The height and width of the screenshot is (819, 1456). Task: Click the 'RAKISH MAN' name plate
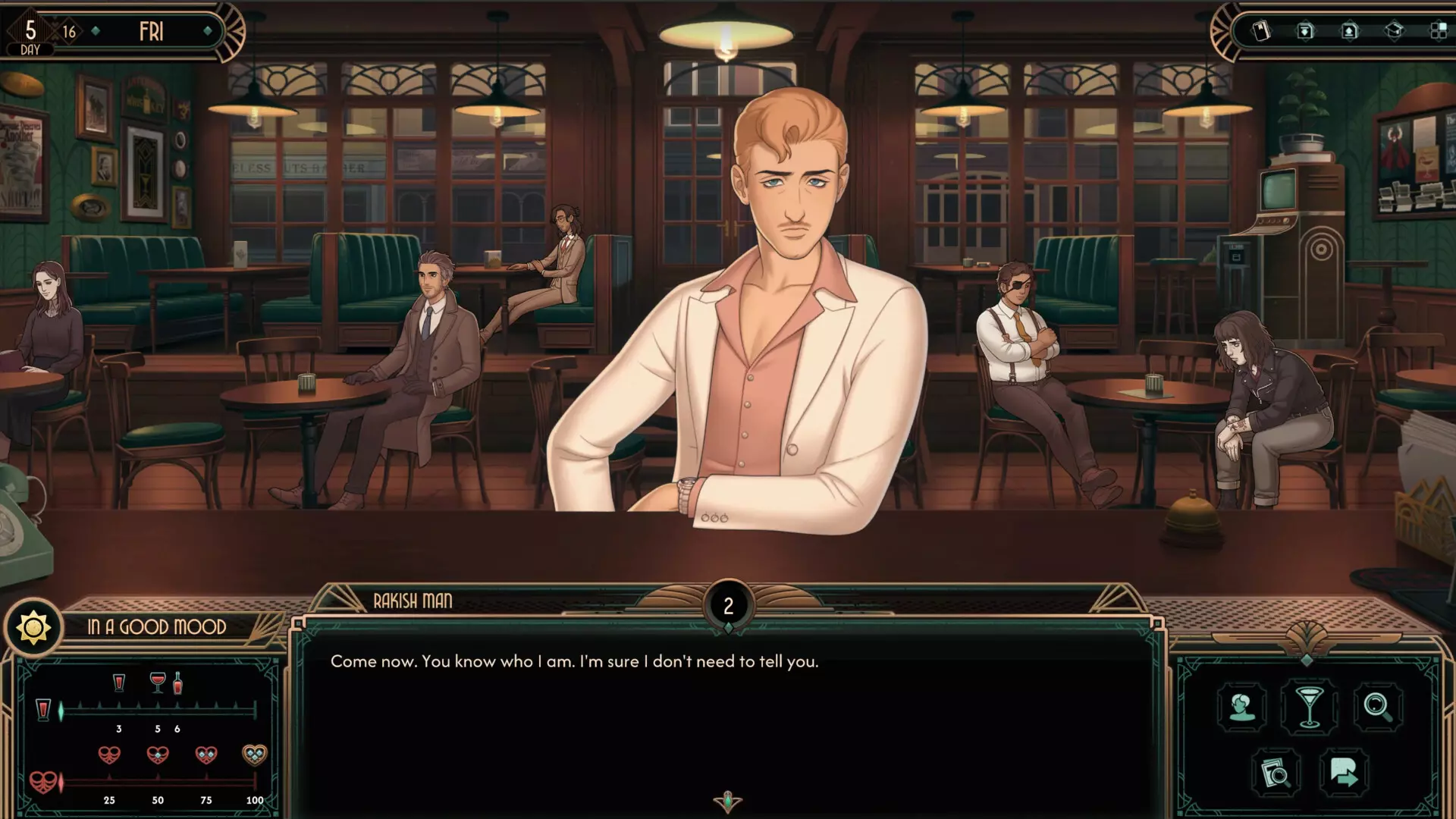(x=411, y=603)
